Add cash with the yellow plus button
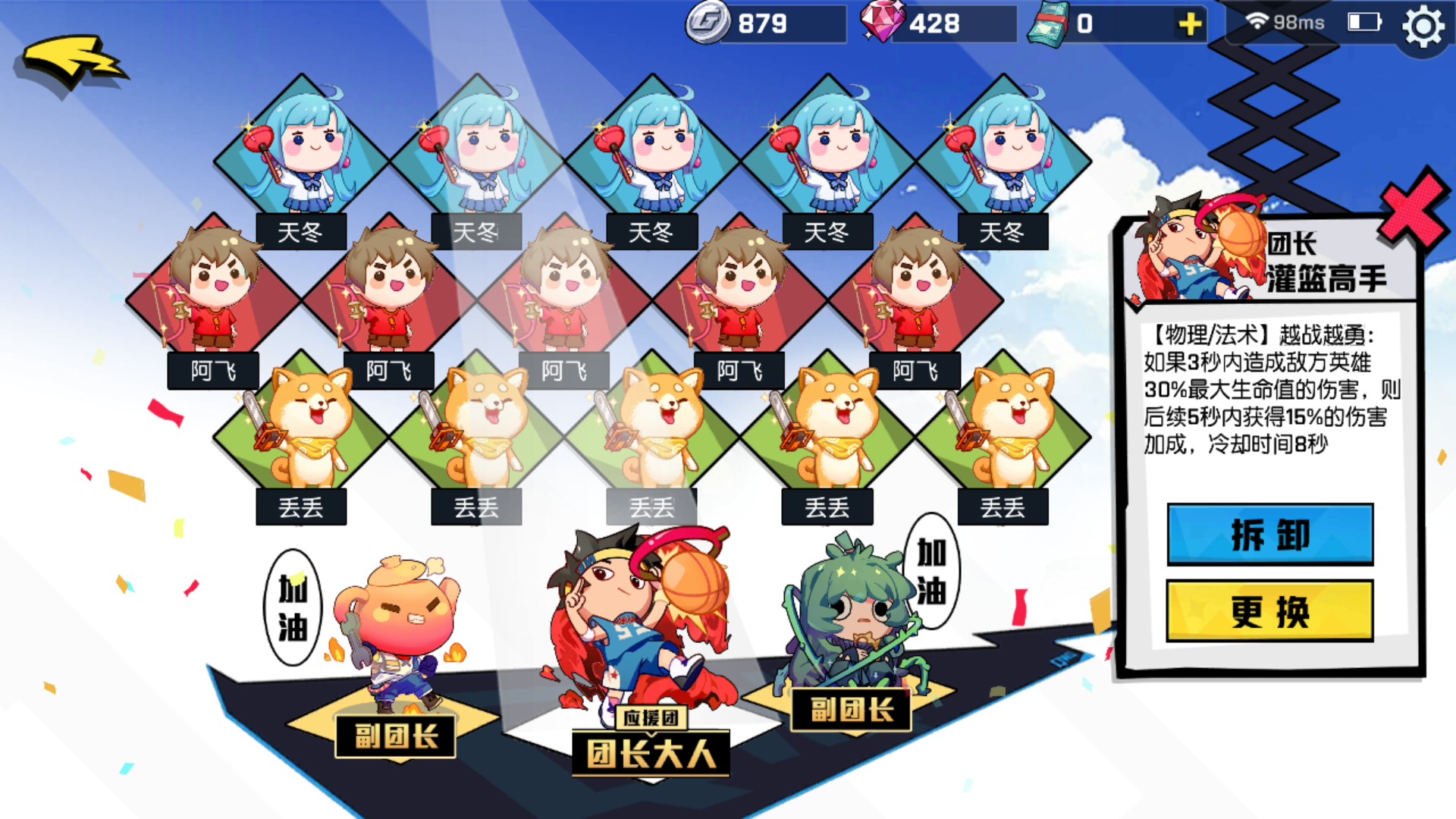This screenshot has height=819, width=1456. coord(1190,24)
